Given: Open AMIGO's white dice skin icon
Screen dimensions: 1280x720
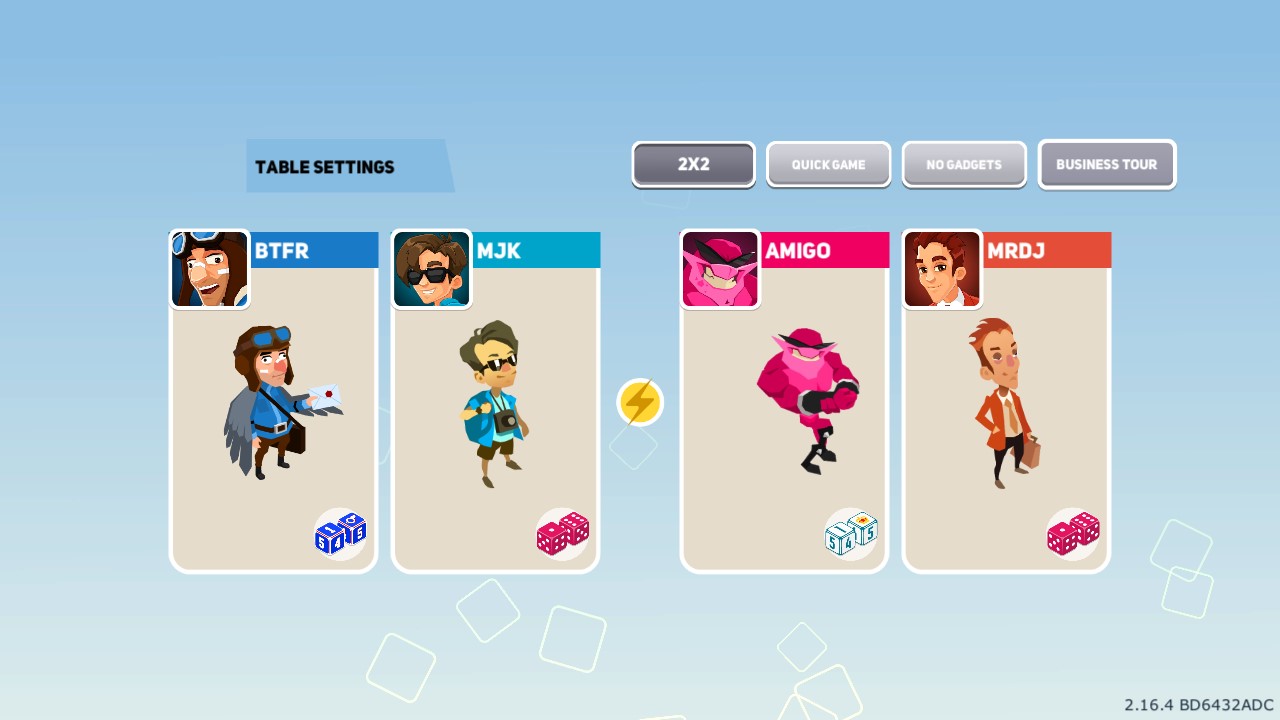Looking at the screenshot, I should 850,533.
